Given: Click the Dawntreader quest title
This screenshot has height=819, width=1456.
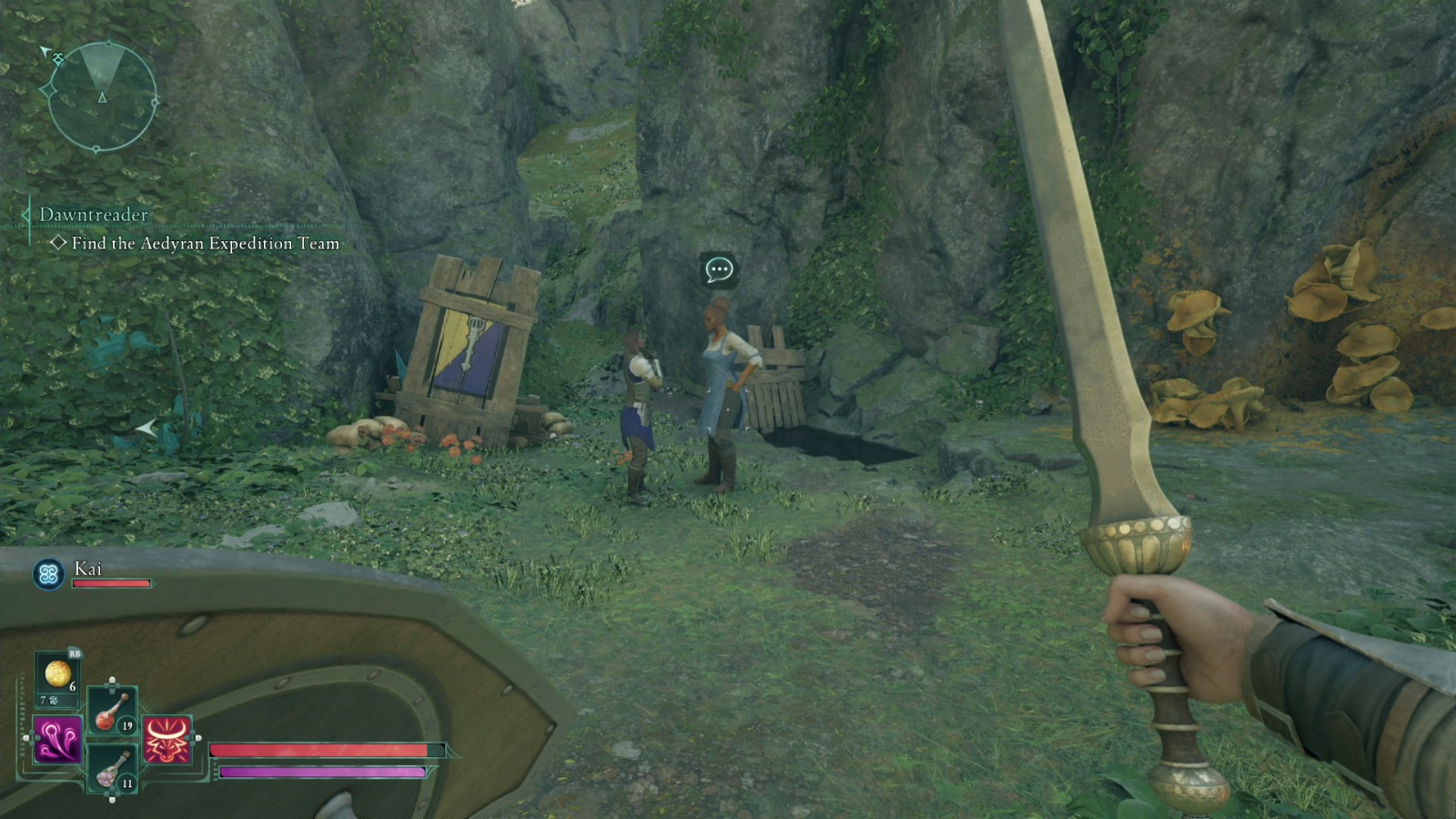Looking at the screenshot, I should pyautogui.click(x=91, y=215).
